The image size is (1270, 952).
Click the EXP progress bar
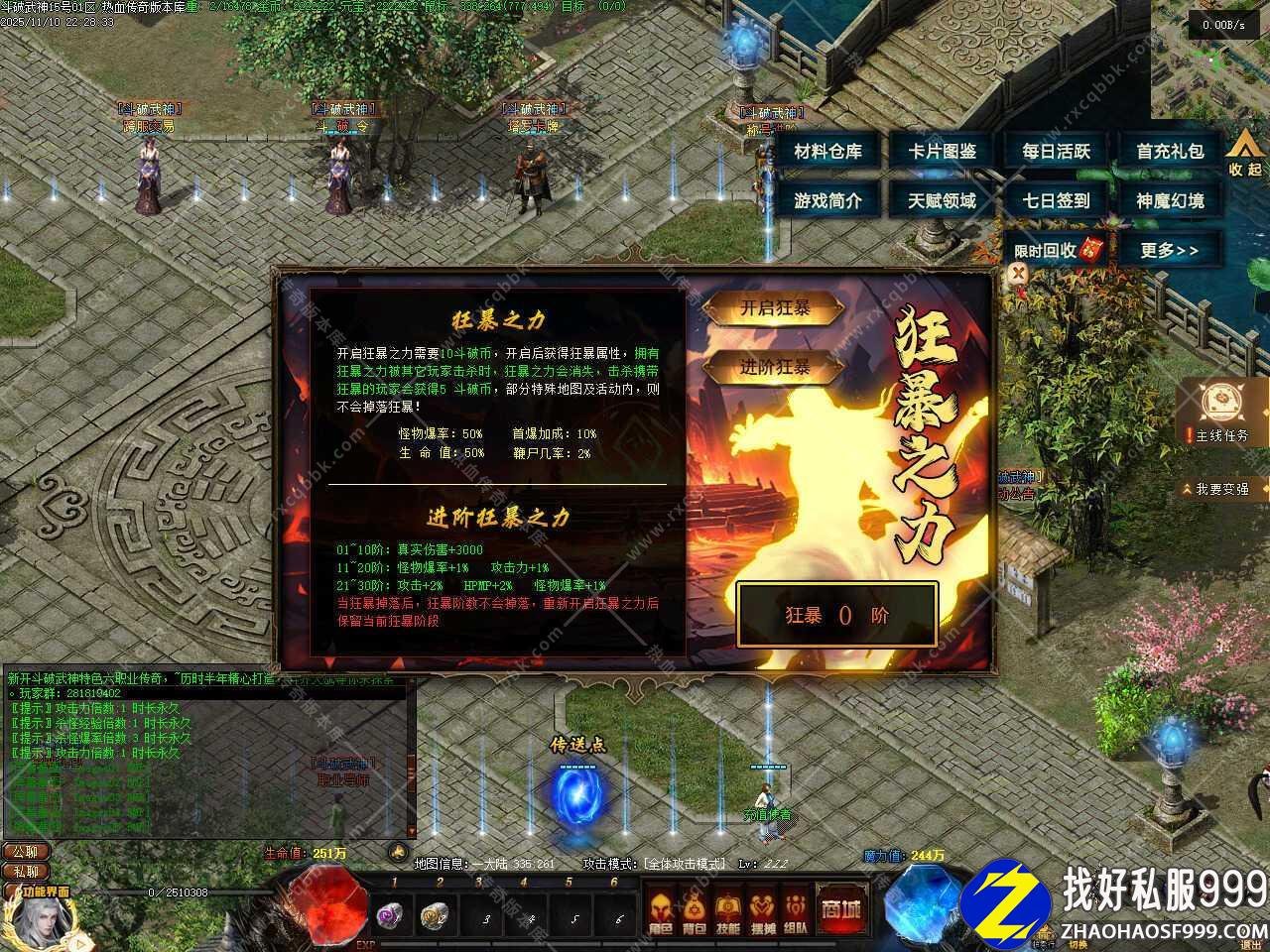[x=496, y=945]
